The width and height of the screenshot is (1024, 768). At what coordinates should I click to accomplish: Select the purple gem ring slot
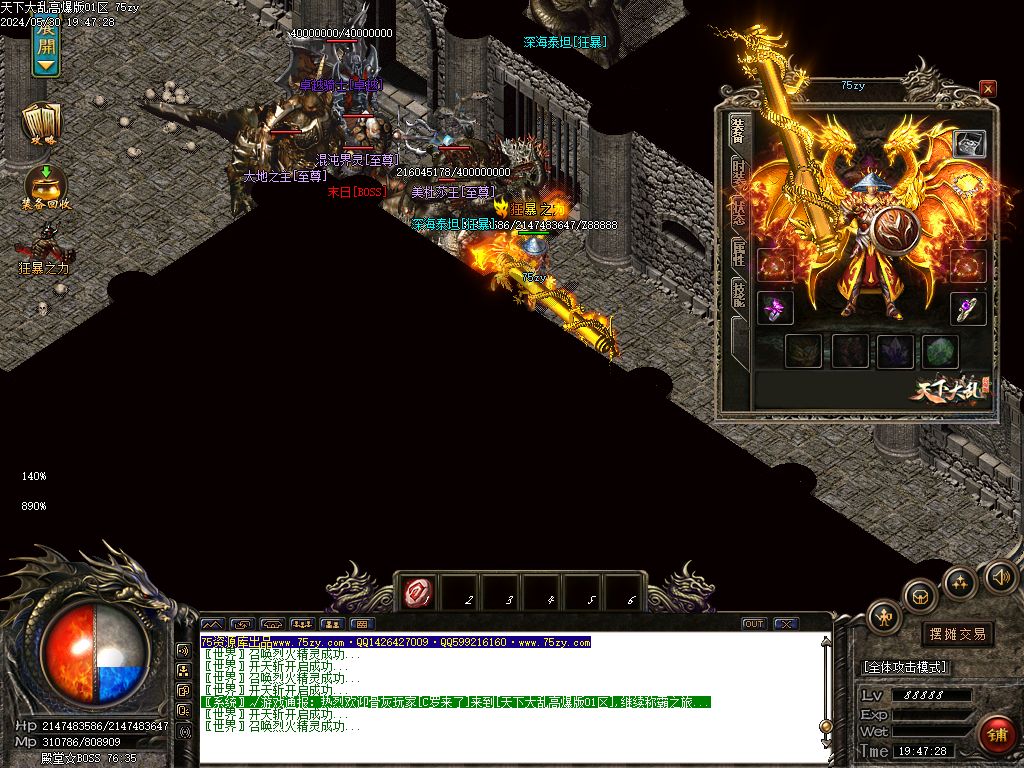(968, 308)
